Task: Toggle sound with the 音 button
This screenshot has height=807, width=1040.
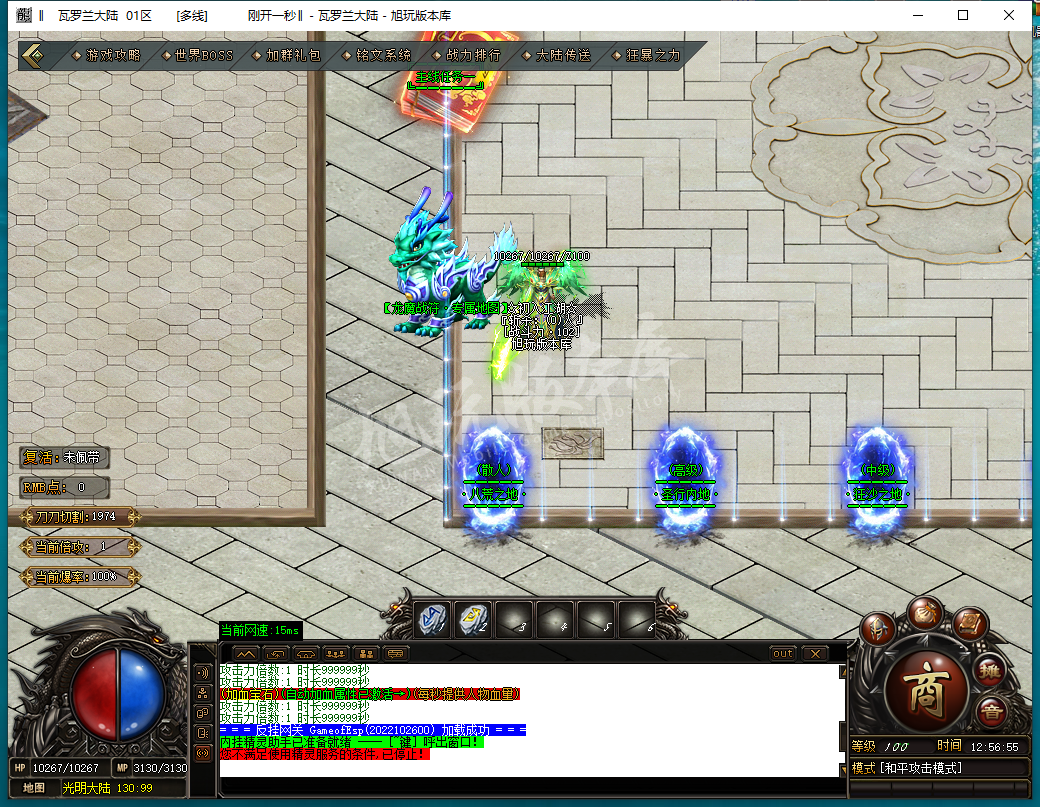Action: [x=991, y=713]
